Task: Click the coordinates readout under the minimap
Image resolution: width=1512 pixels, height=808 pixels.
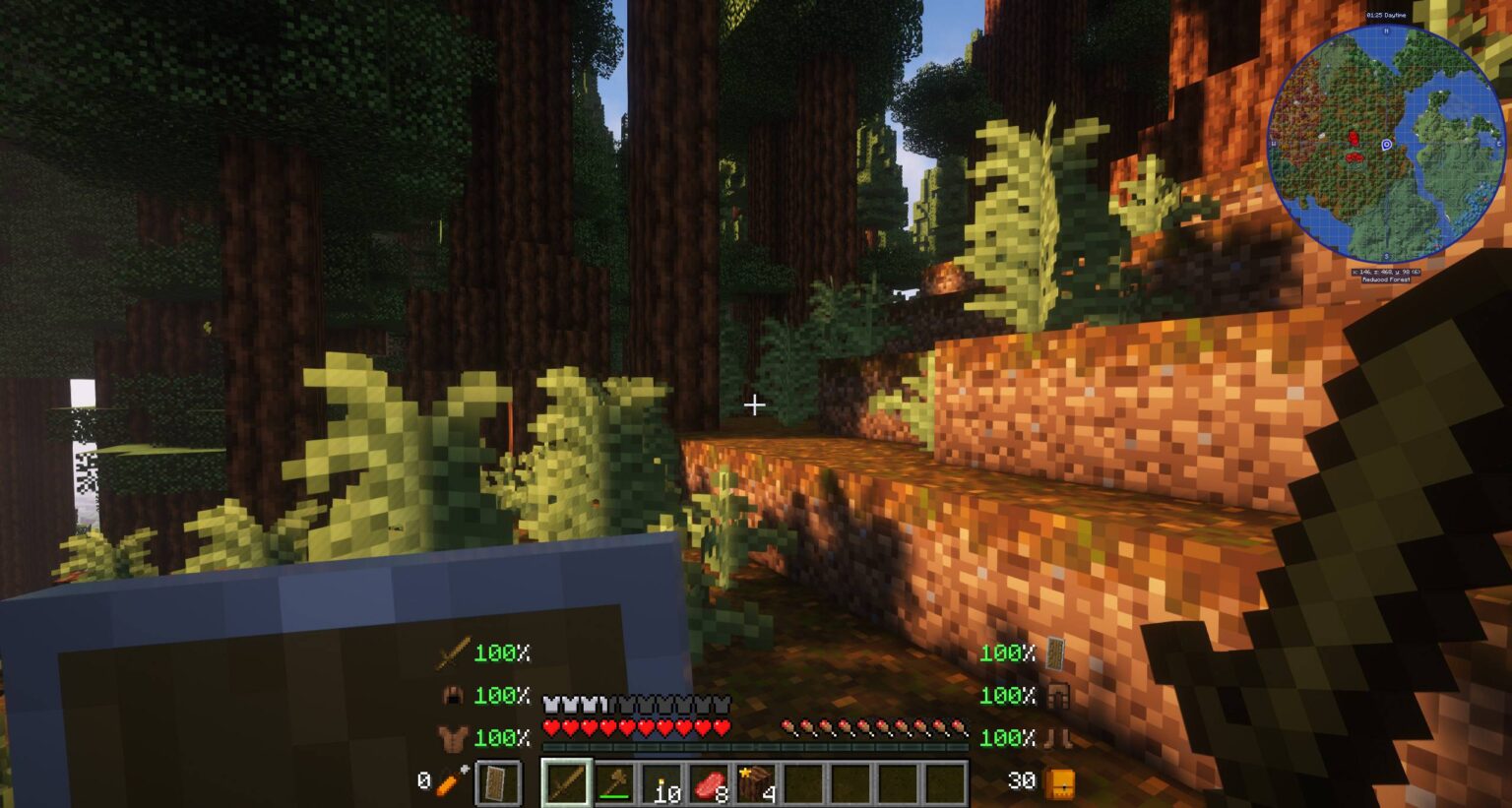Action: pyautogui.click(x=1386, y=272)
